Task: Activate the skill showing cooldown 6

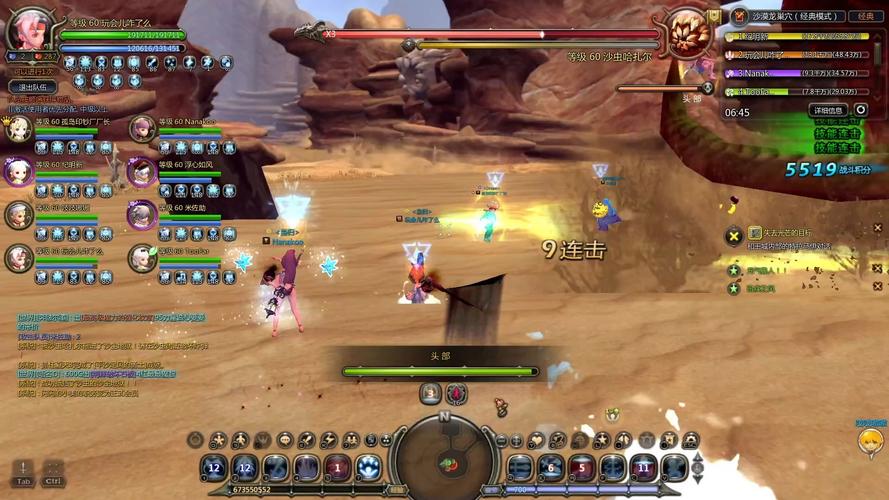Action: [x=551, y=467]
